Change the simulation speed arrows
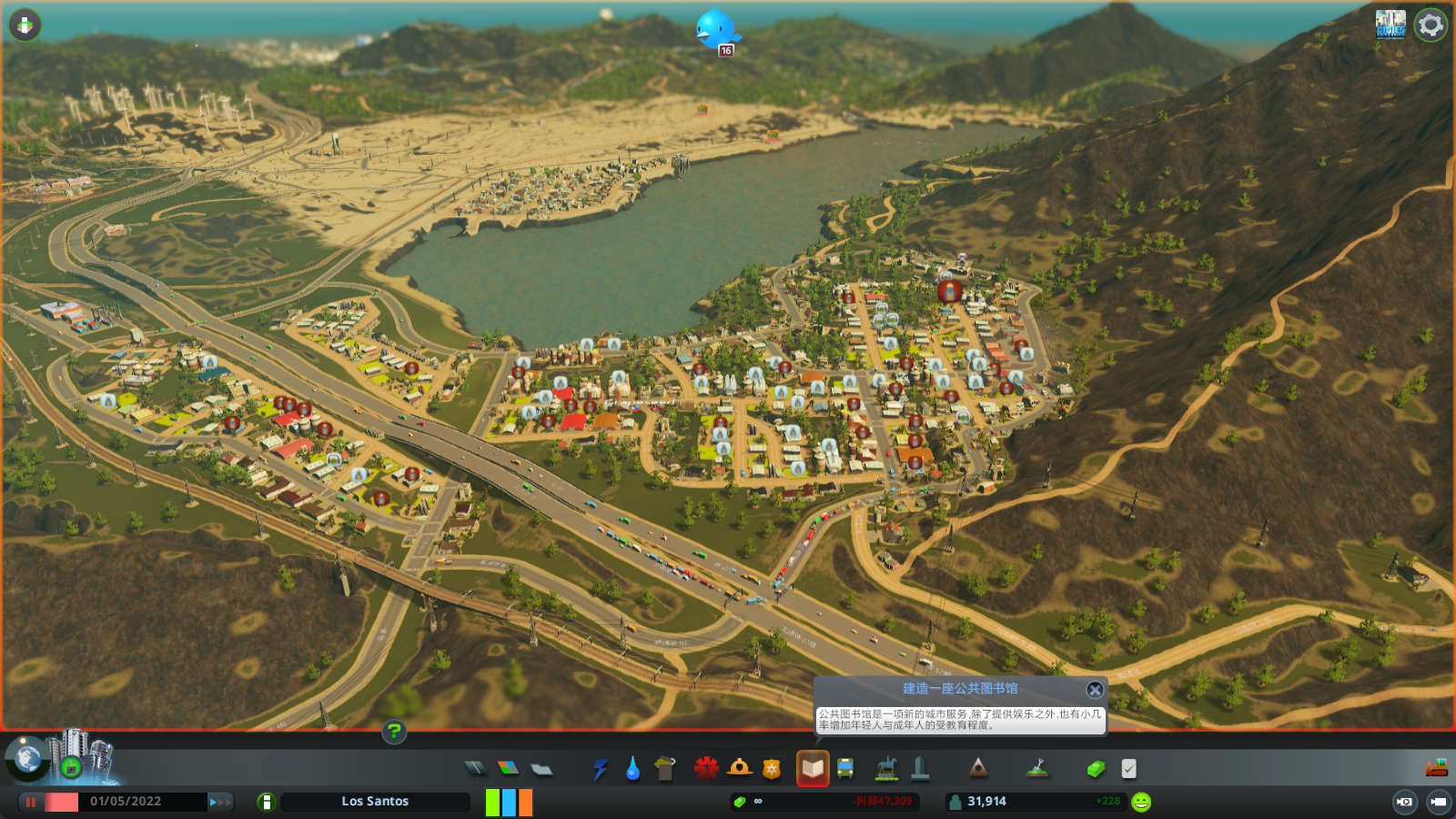Viewport: 1456px width, 819px height. pyautogui.click(x=220, y=802)
